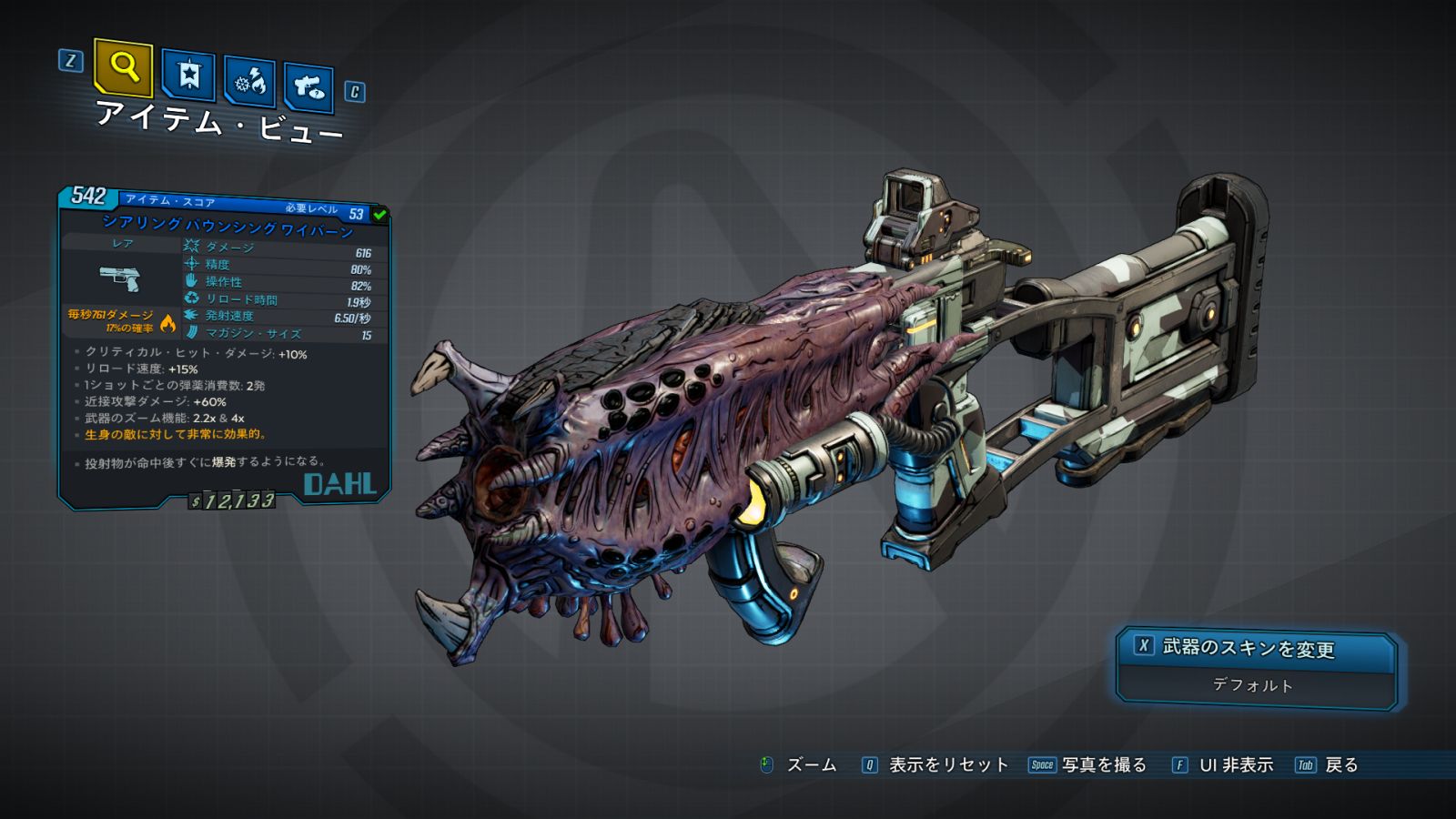Switch to the star badge tab
1456x819 pixels.
coord(188,75)
